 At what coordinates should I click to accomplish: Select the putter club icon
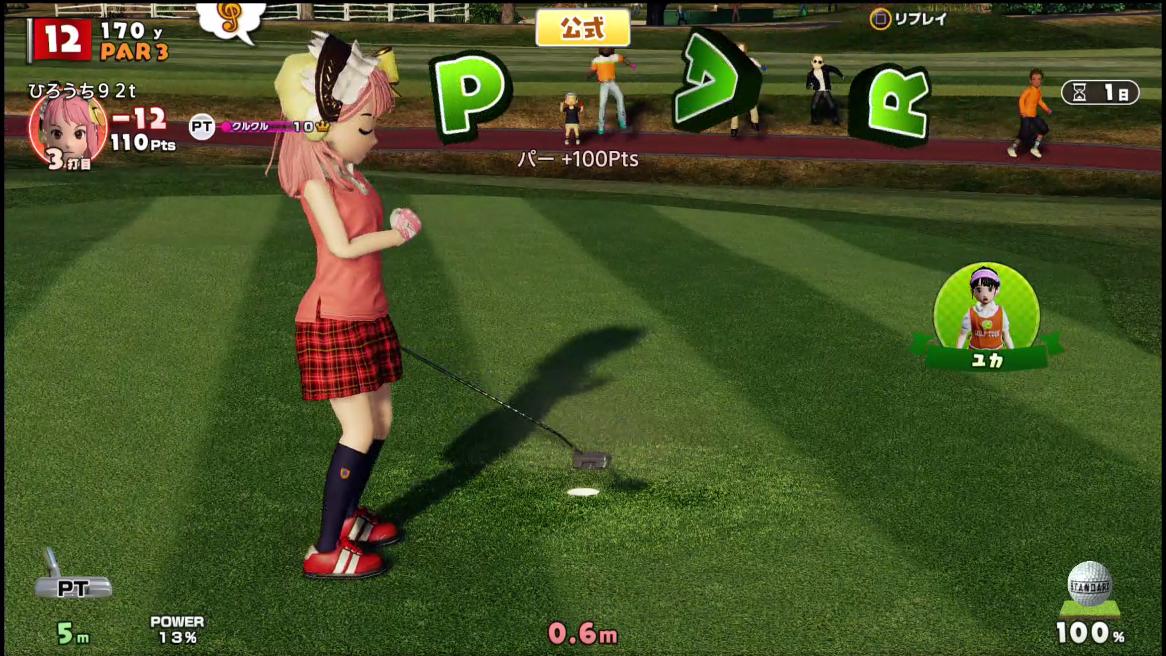click(70, 577)
